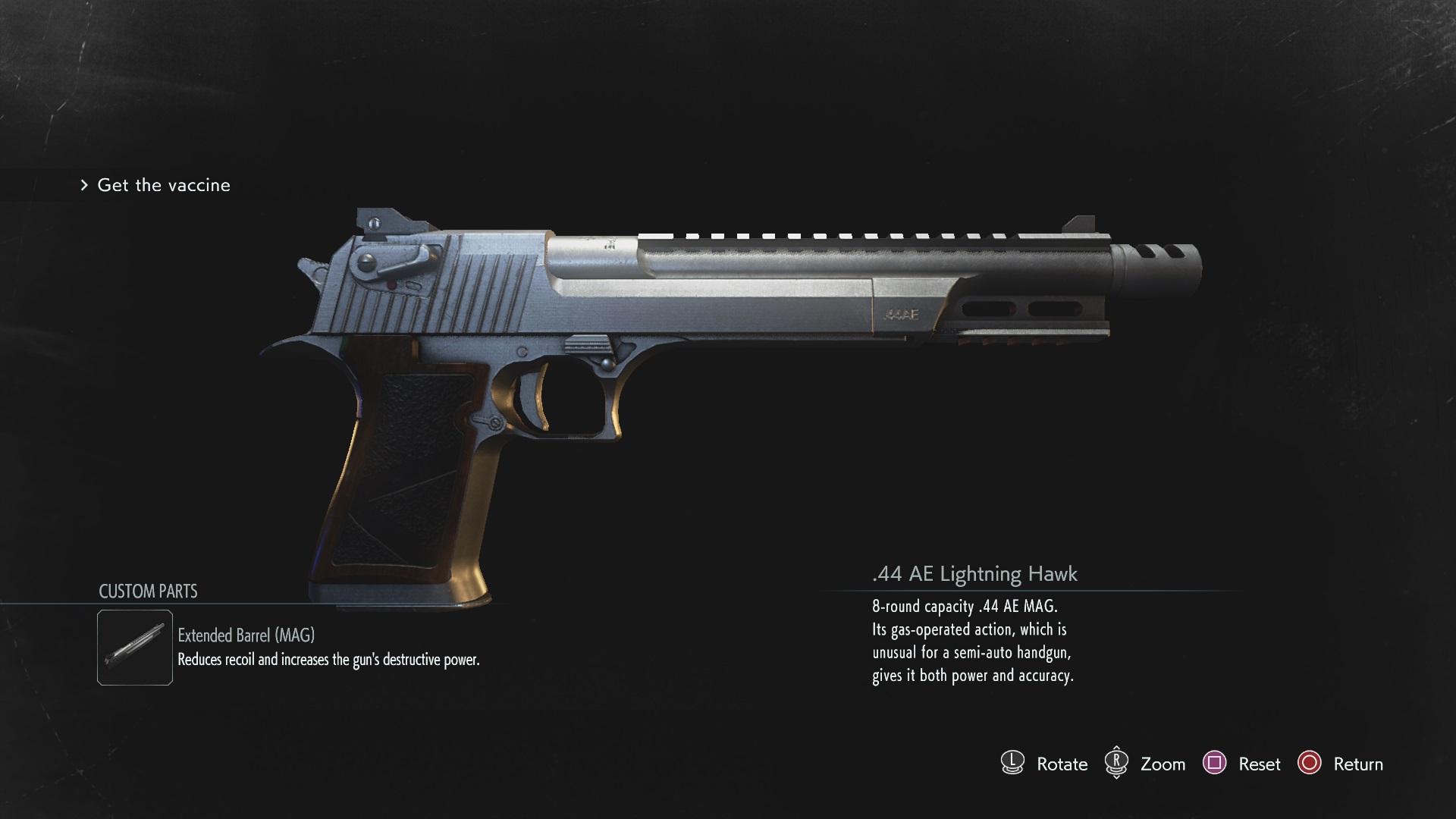Select the Extended Barrel (MAG) custom part thumbnail
The image size is (1456, 819).
coord(135,648)
